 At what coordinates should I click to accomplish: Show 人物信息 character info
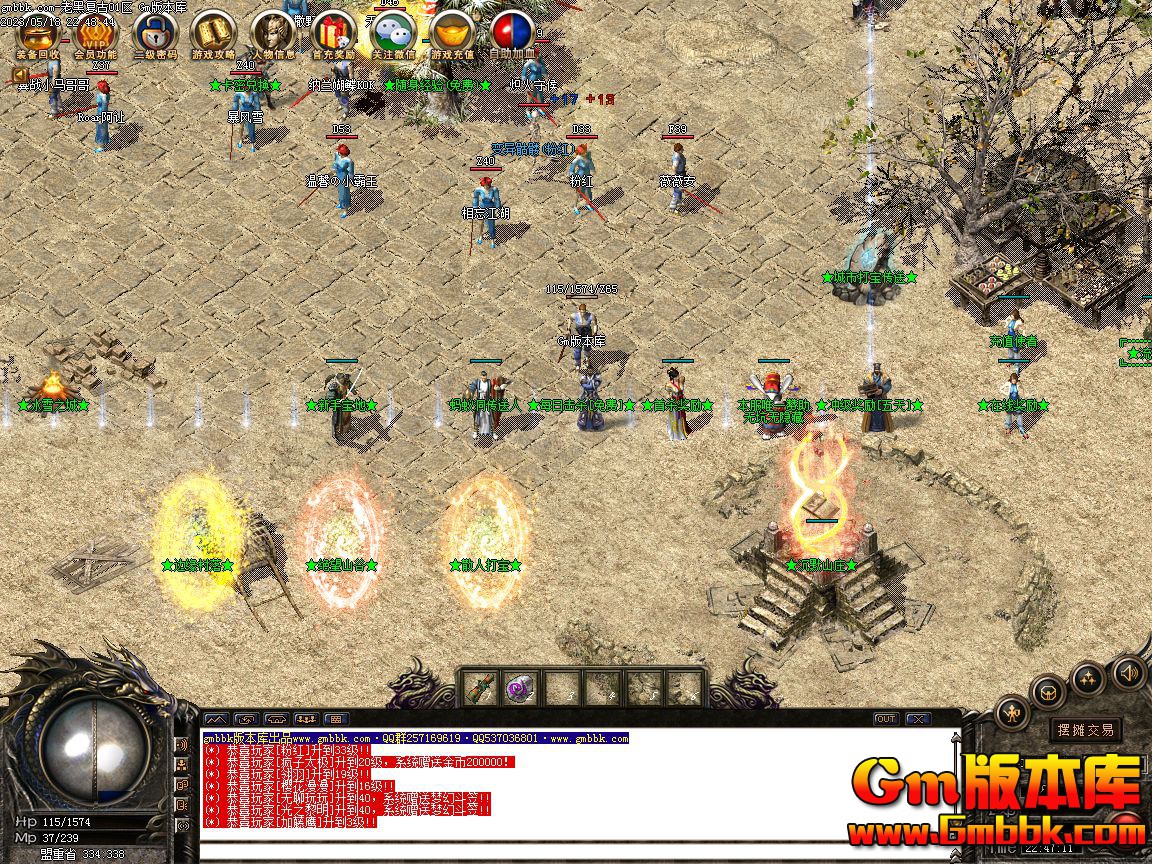[x=273, y=32]
